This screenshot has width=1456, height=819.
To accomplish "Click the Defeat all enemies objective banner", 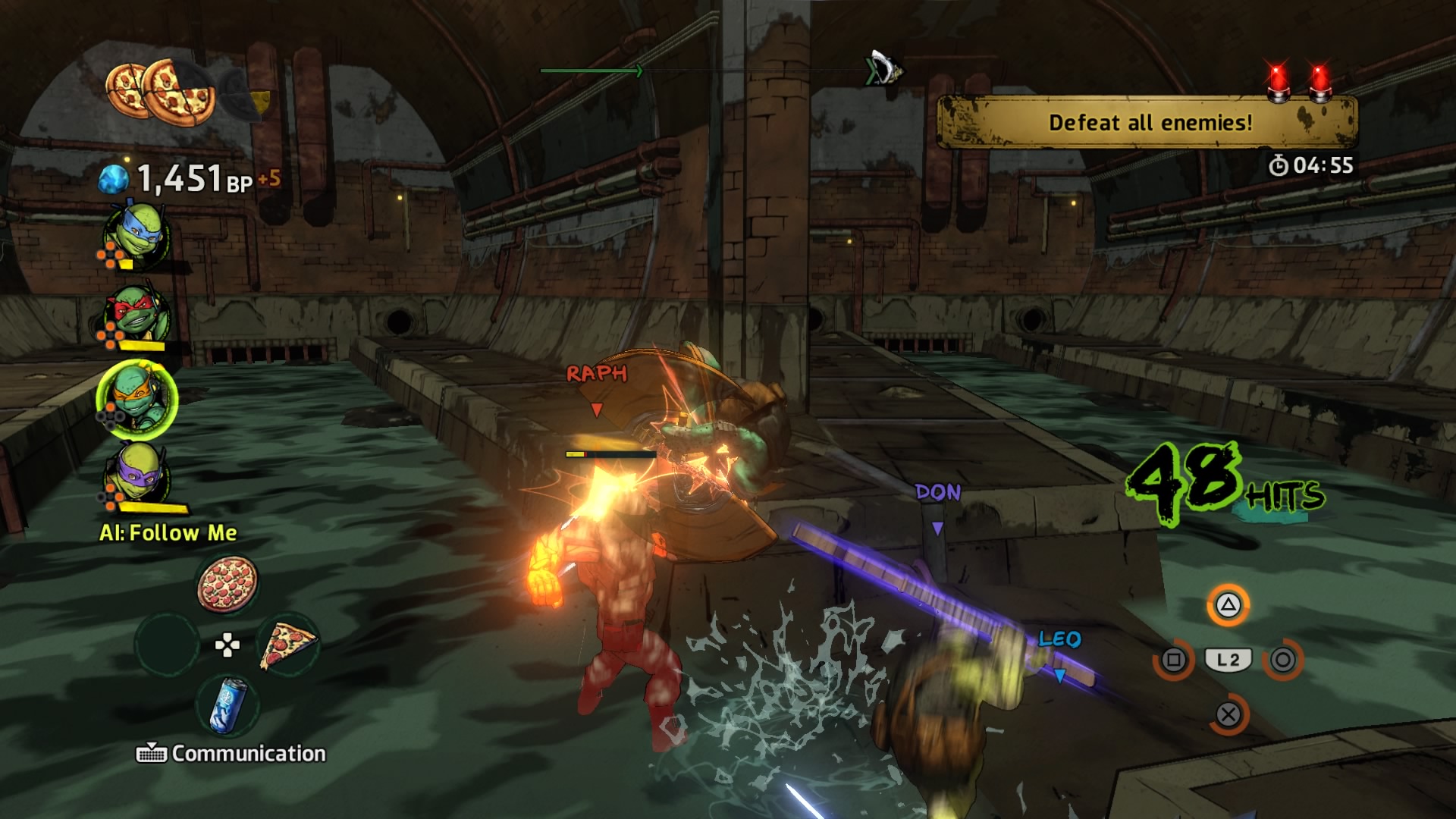I will tap(1147, 123).
